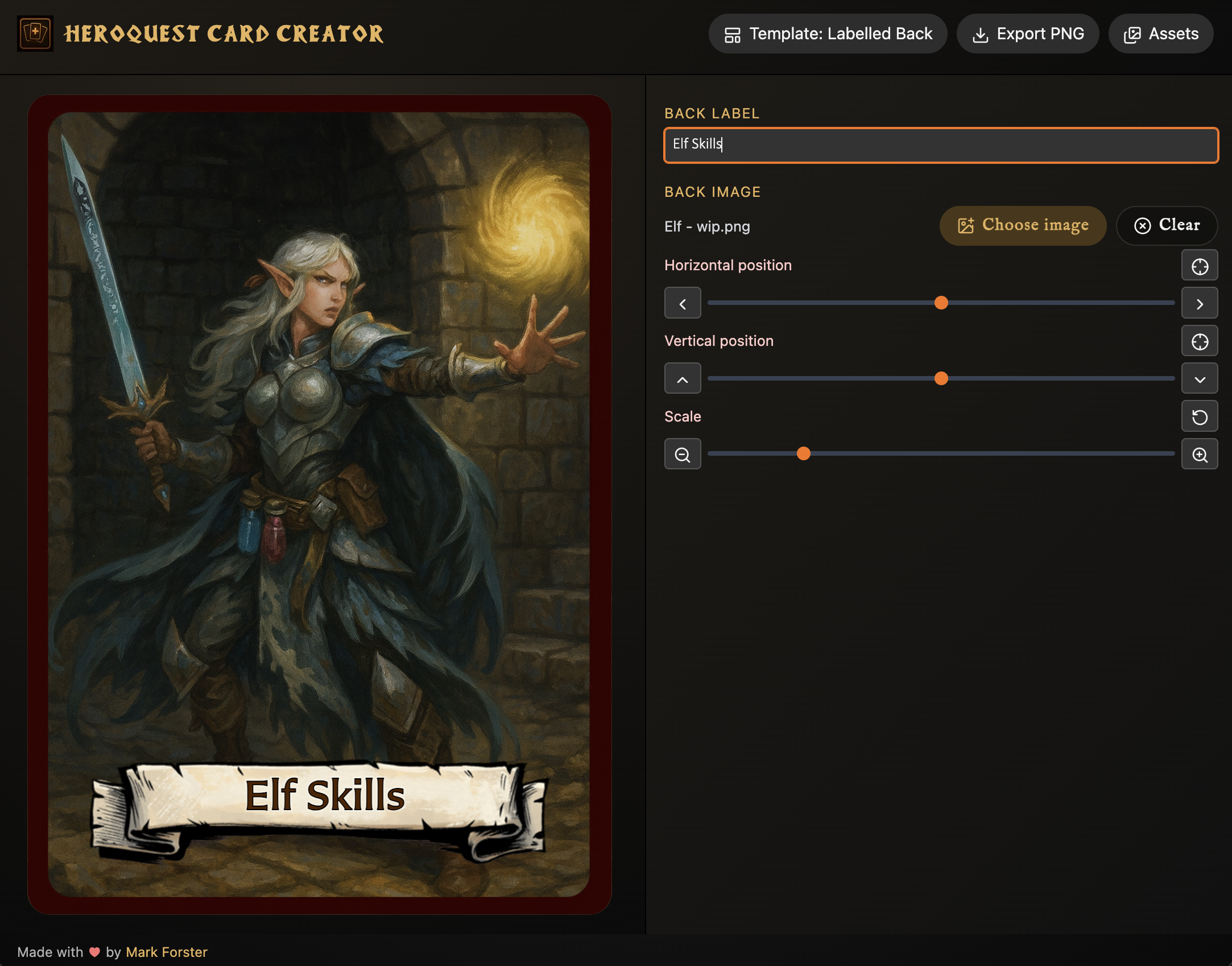Export the card as PNG
The width and height of the screenshot is (1232, 966).
pos(1027,34)
